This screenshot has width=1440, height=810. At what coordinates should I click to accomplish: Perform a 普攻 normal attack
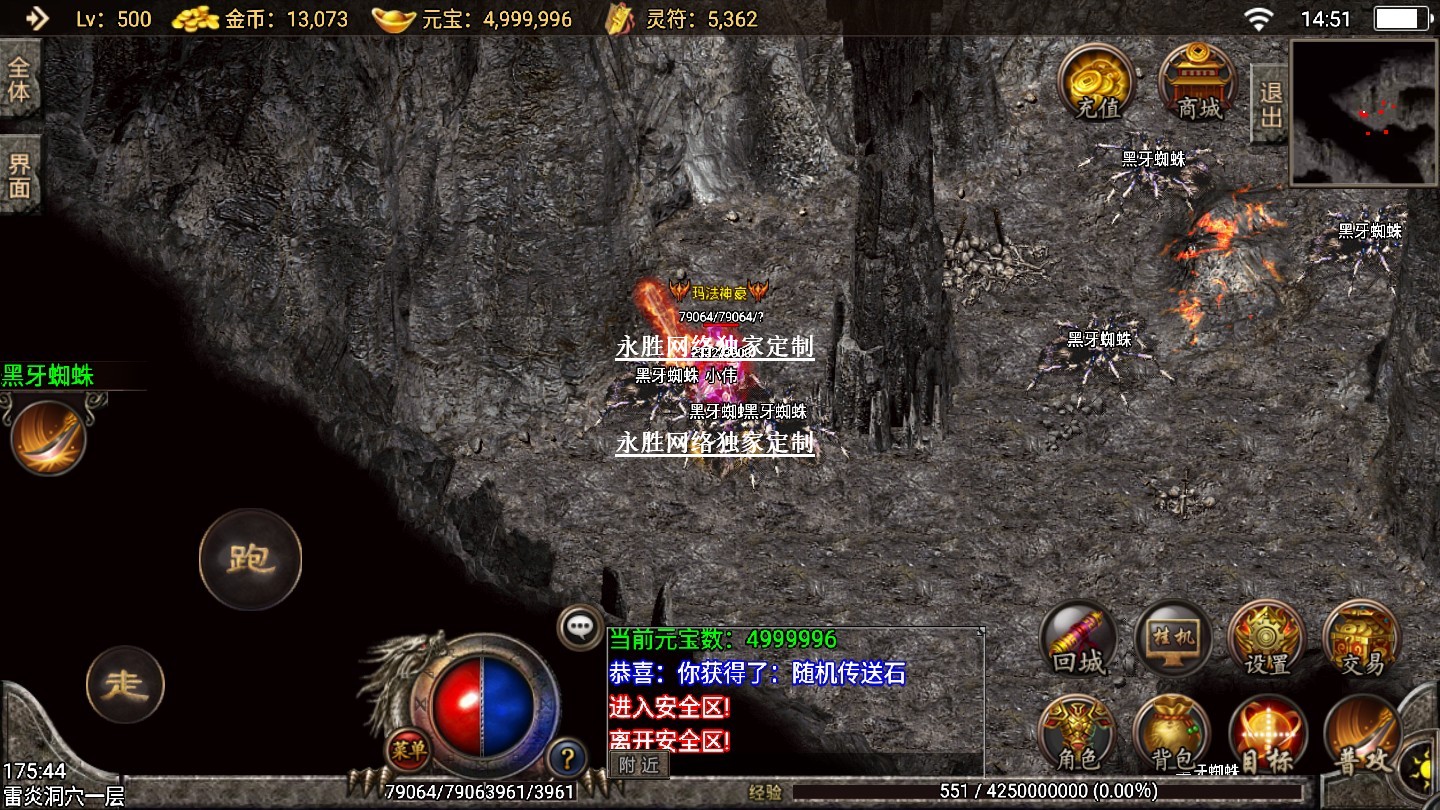[1361, 737]
